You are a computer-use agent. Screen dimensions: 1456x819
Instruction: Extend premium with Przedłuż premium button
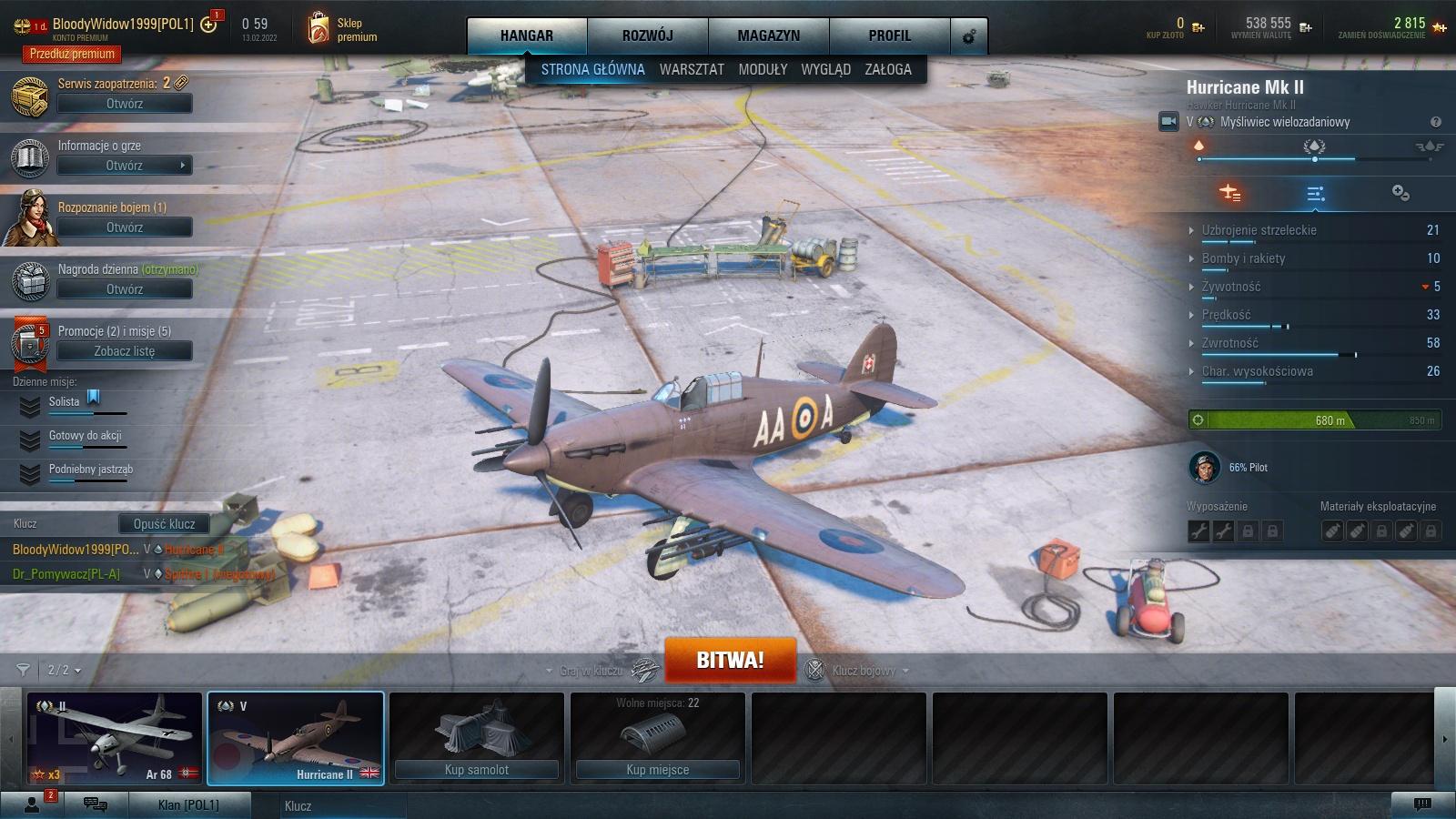[72, 54]
